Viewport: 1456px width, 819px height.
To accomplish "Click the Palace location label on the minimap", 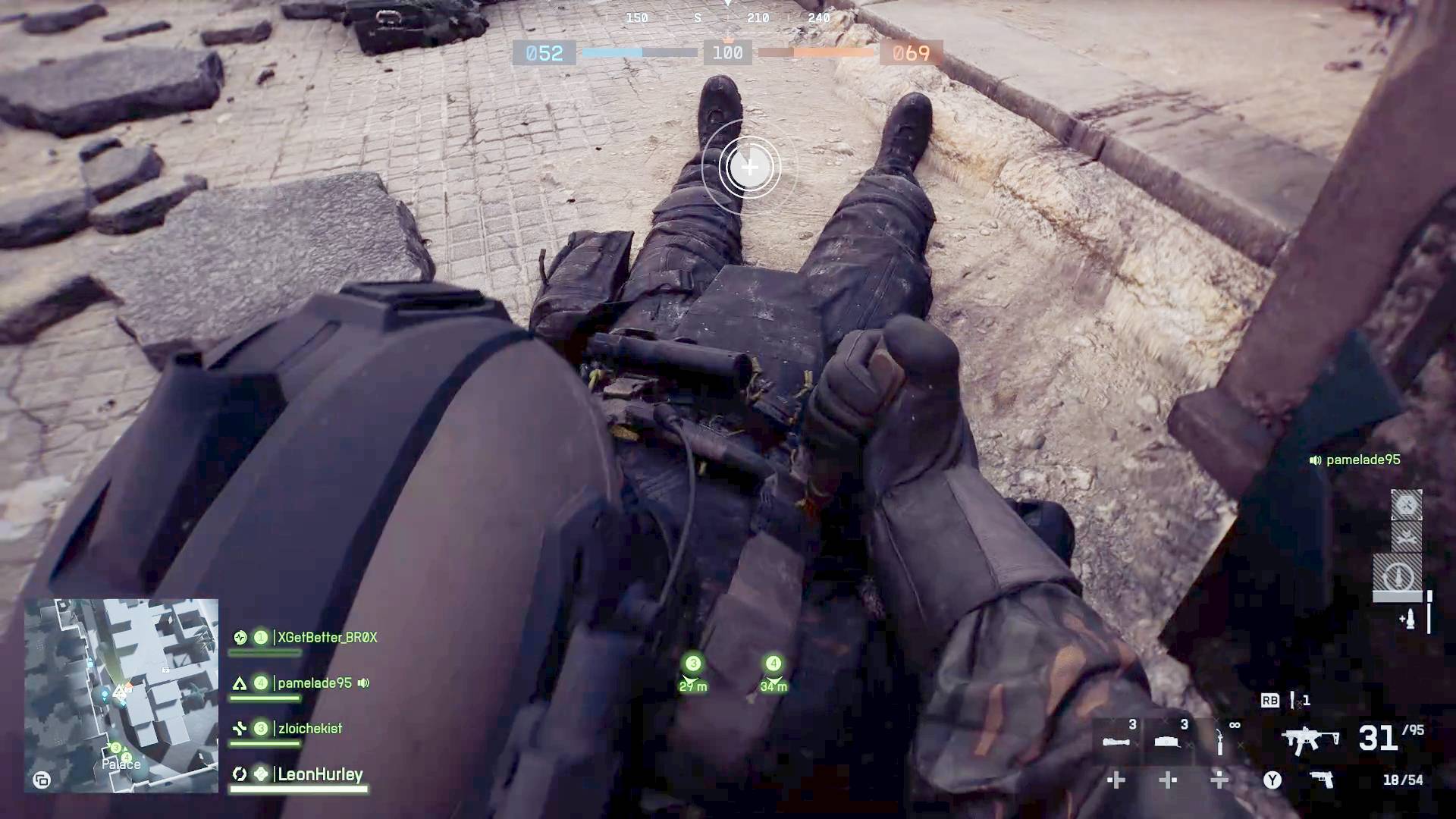I will [120, 764].
